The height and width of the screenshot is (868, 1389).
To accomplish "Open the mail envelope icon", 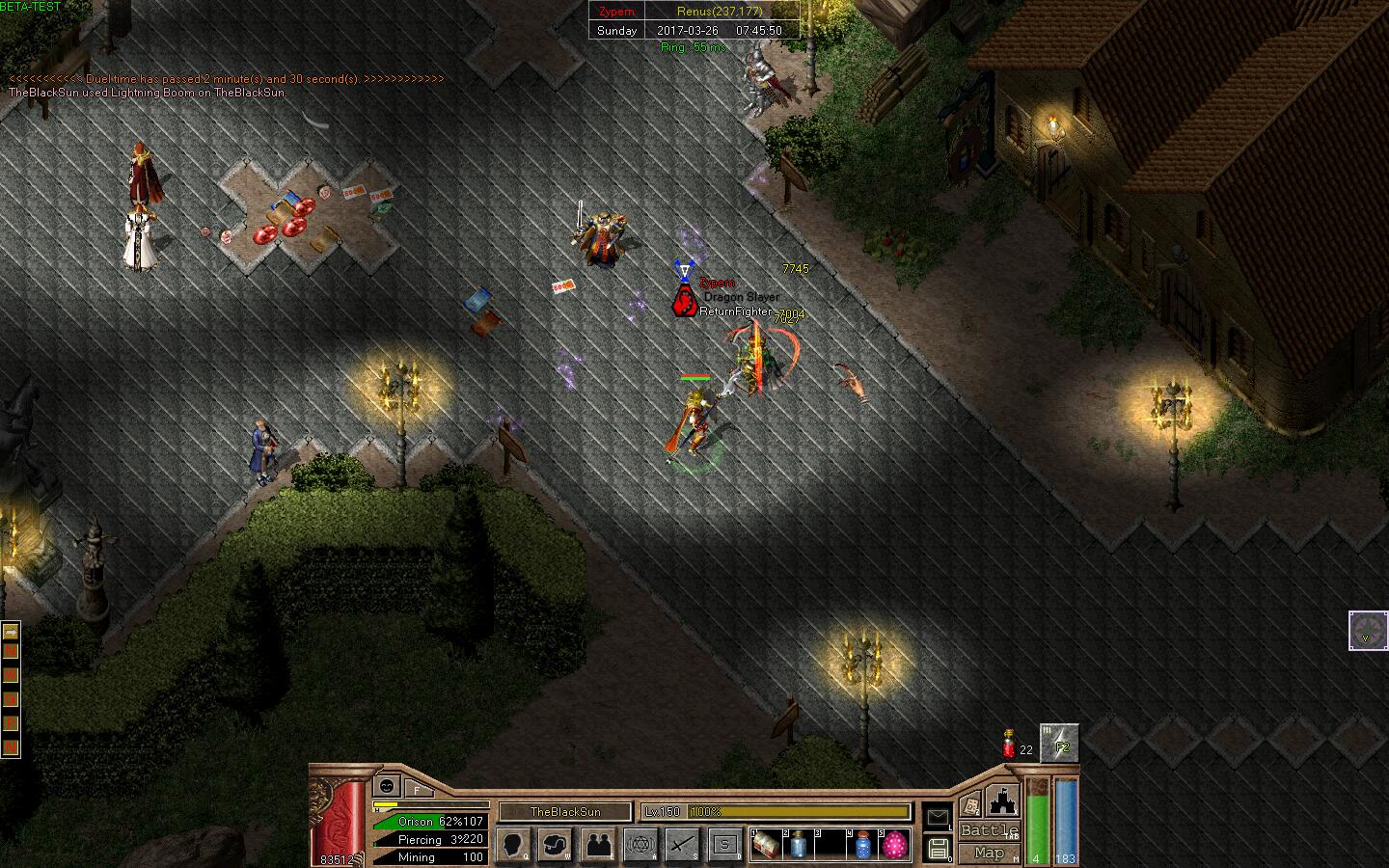I will click(938, 818).
